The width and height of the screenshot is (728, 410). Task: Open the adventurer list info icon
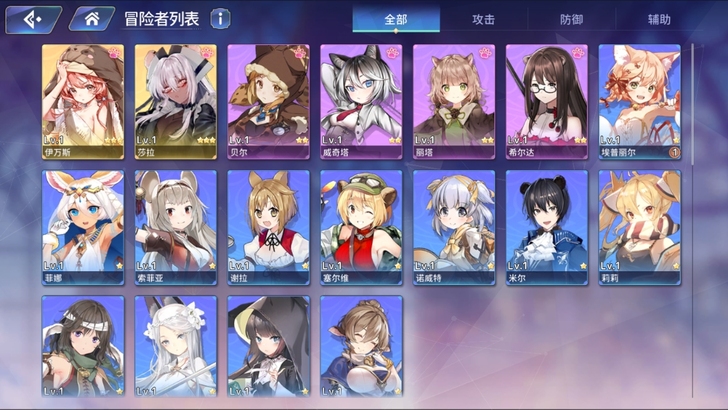point(220,19)
